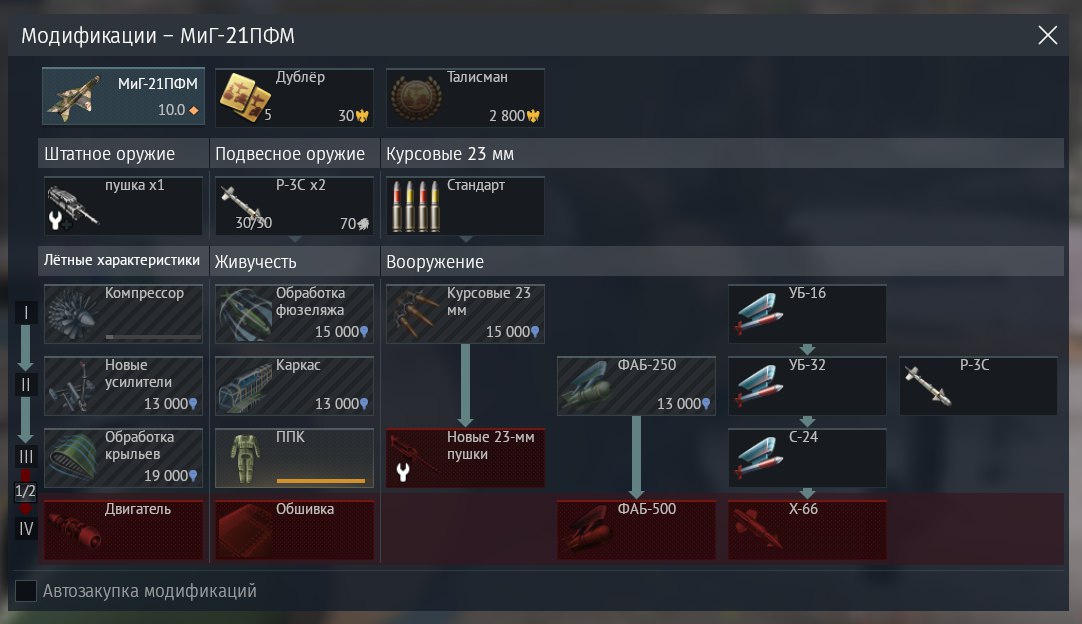Select the ФАБ-250 bomb modification
The width and height of the screenshot is (1082, 624).
tap(636, 386)
